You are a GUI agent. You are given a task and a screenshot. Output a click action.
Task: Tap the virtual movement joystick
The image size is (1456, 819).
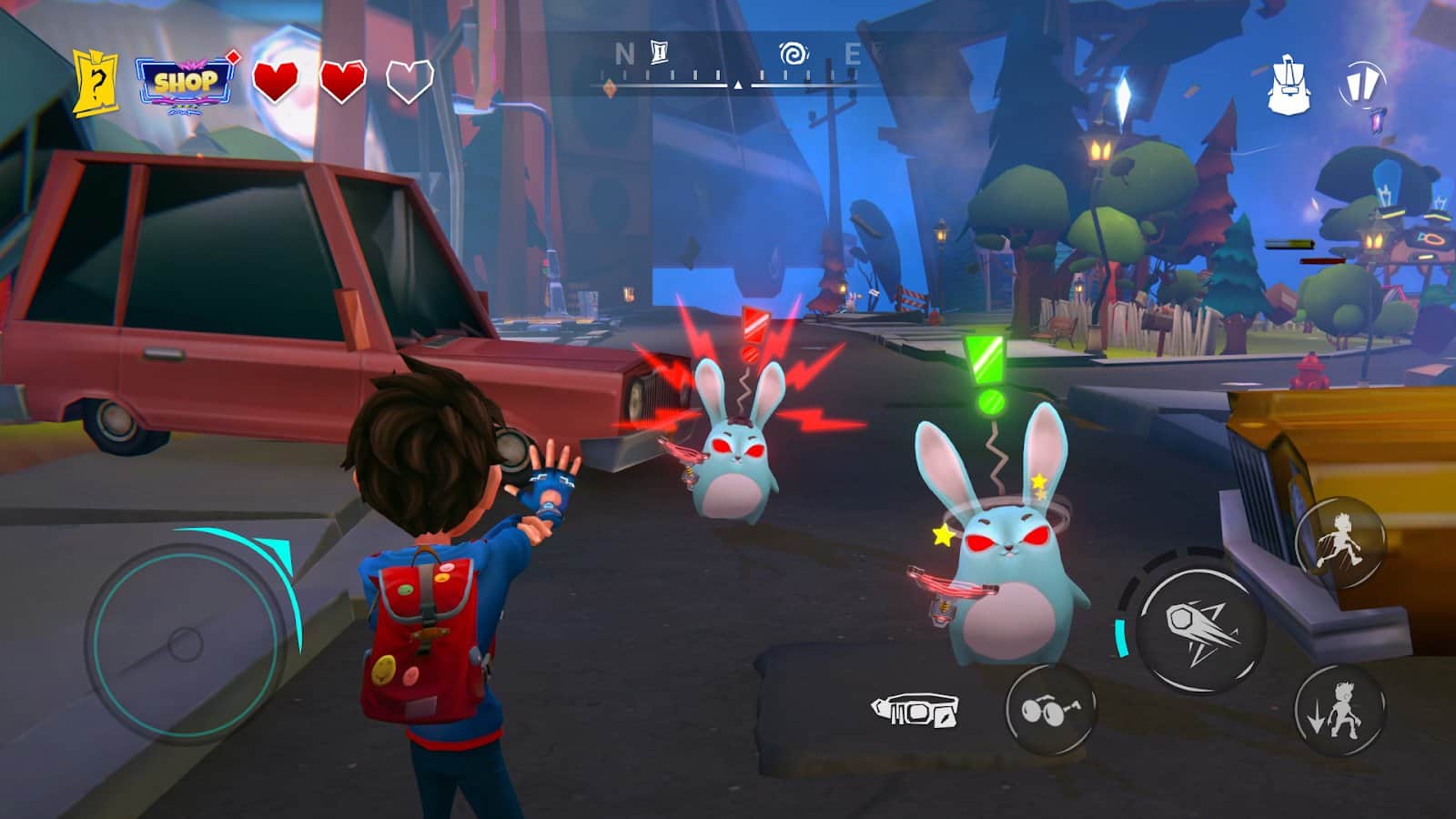coord(185,644)
